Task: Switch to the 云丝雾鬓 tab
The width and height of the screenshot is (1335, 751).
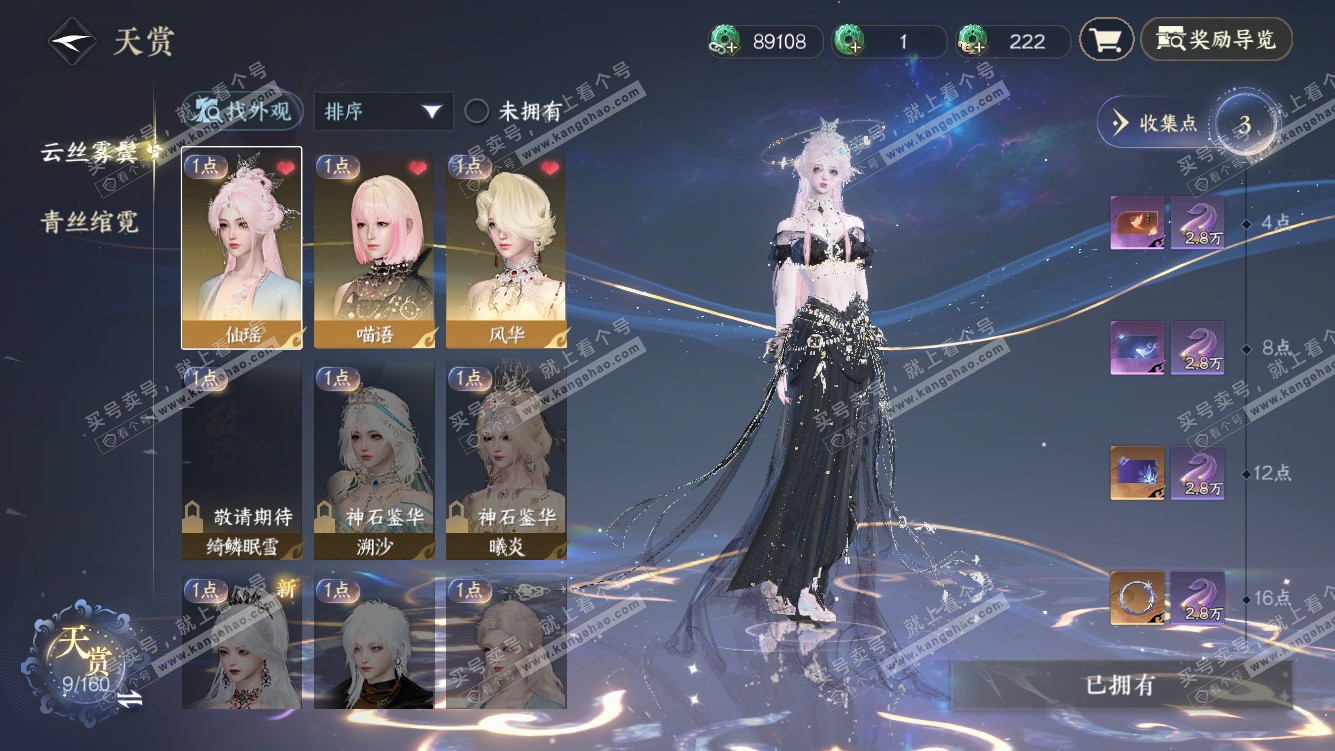Action: pos(98,152)
